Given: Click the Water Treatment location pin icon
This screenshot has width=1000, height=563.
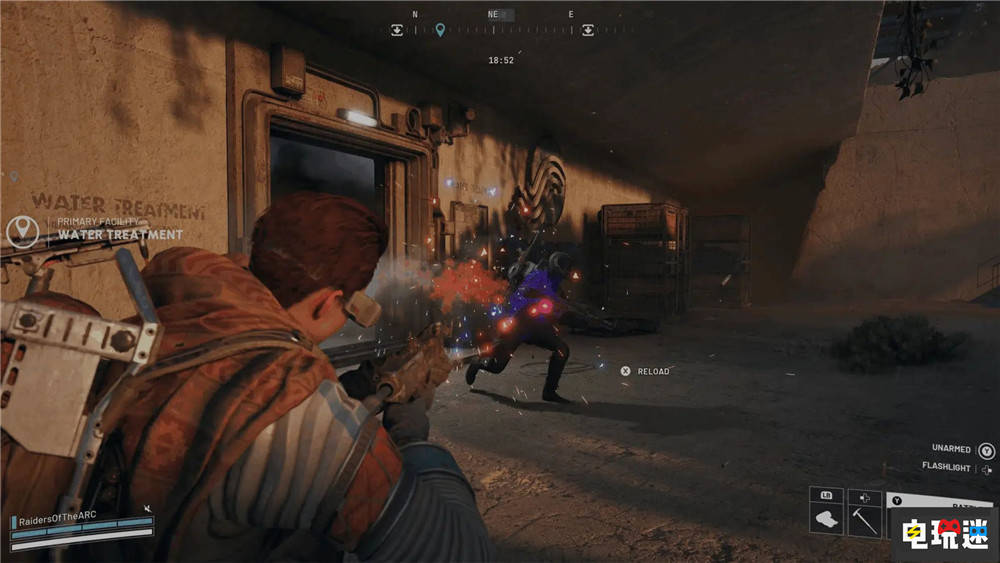Looking at the screenshot, I should coord(22,231).
